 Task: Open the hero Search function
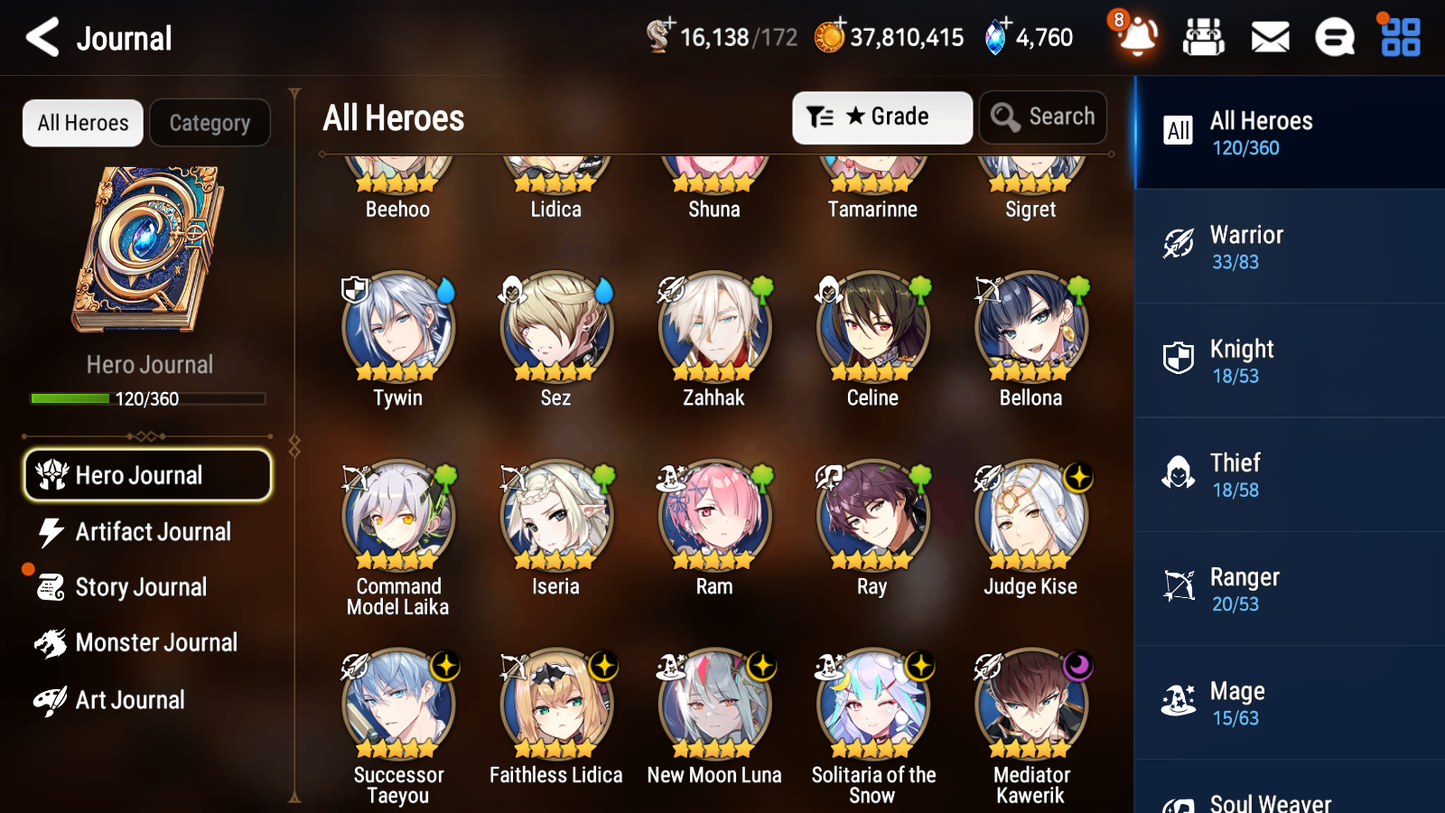click(x=1043, y=117)
